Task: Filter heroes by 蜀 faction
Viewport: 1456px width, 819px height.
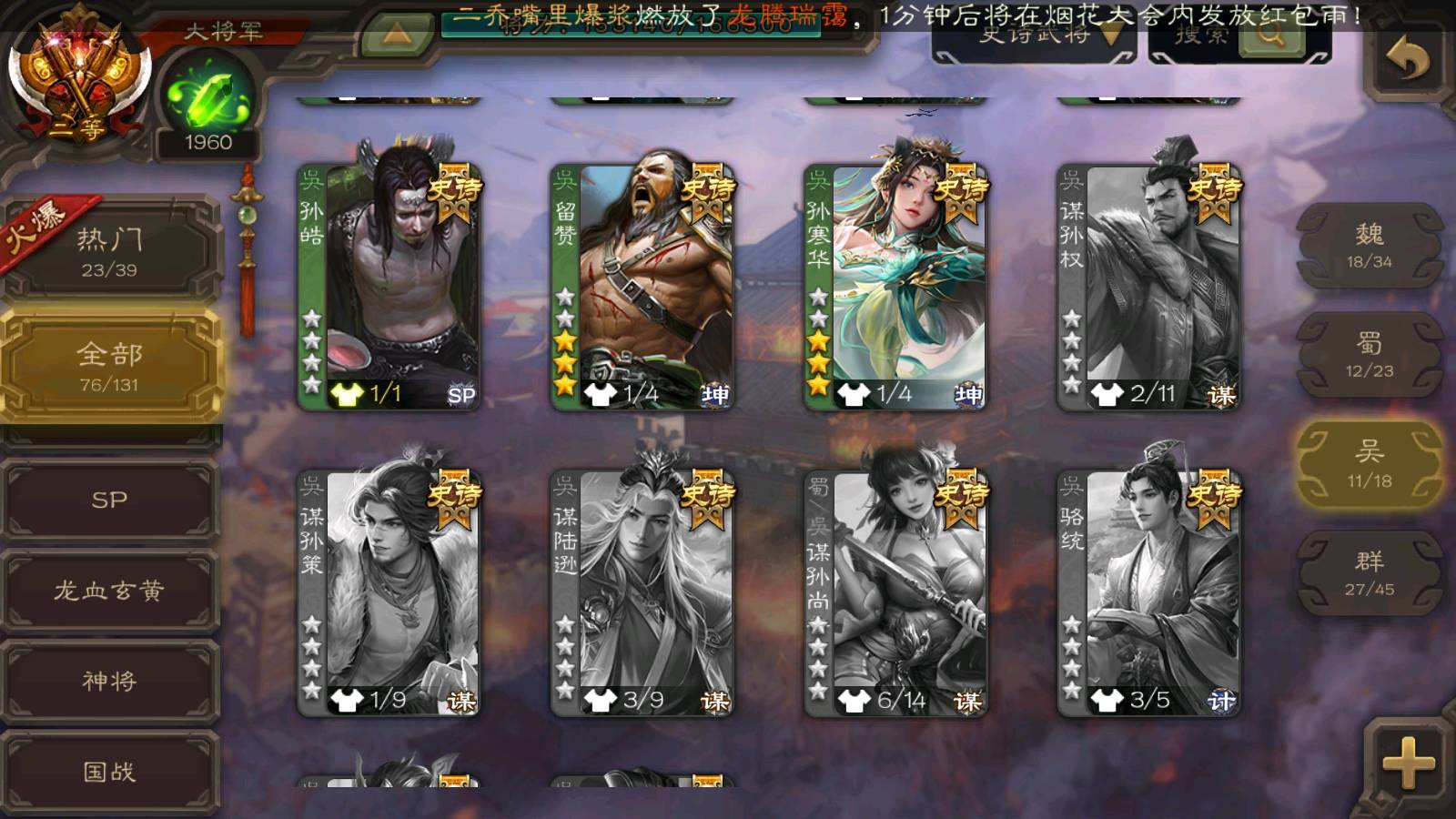Action: [1369, 355]
